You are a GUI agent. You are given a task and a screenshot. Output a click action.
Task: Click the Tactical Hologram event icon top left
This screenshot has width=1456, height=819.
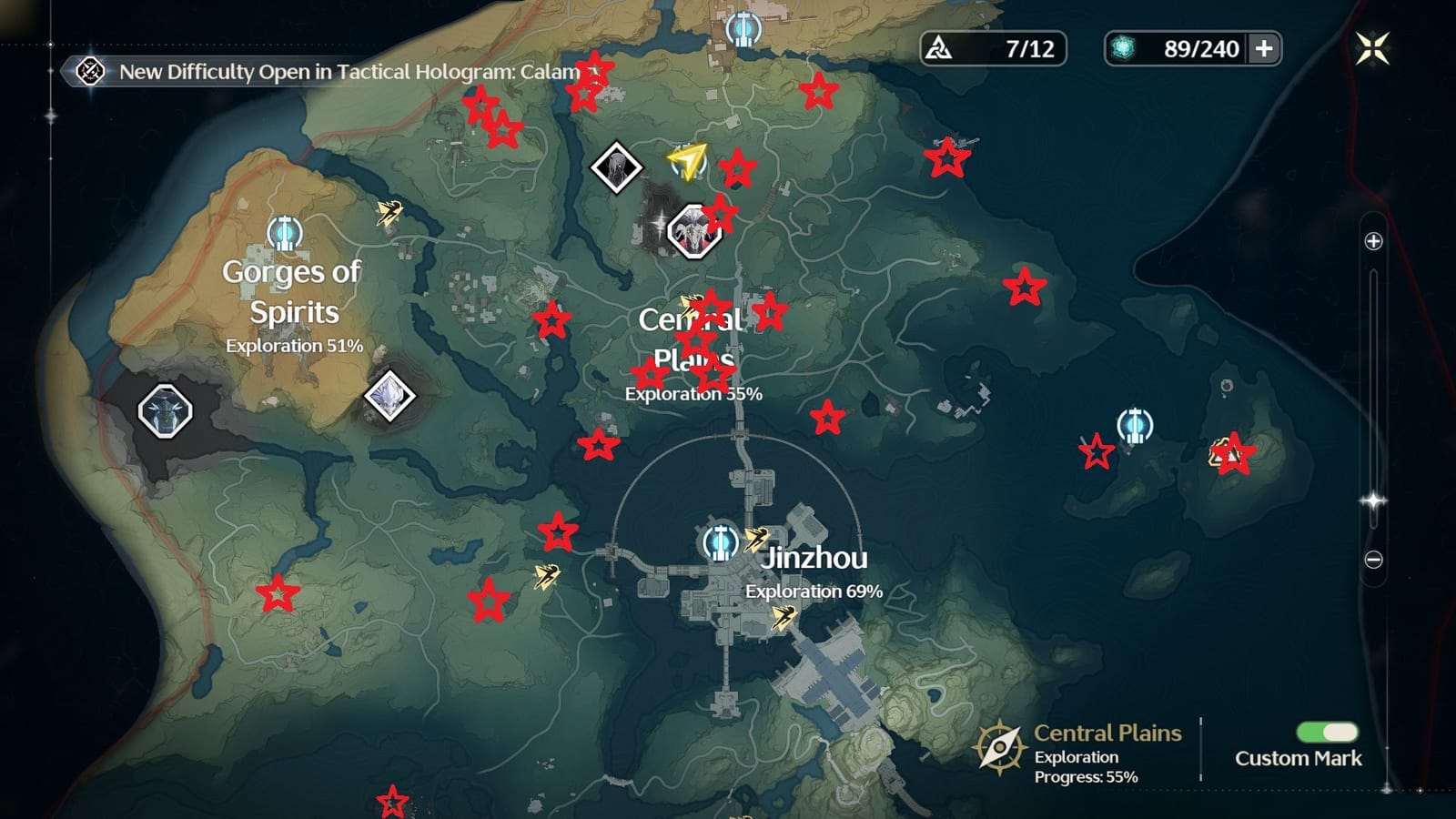click(x=90, y=71)
